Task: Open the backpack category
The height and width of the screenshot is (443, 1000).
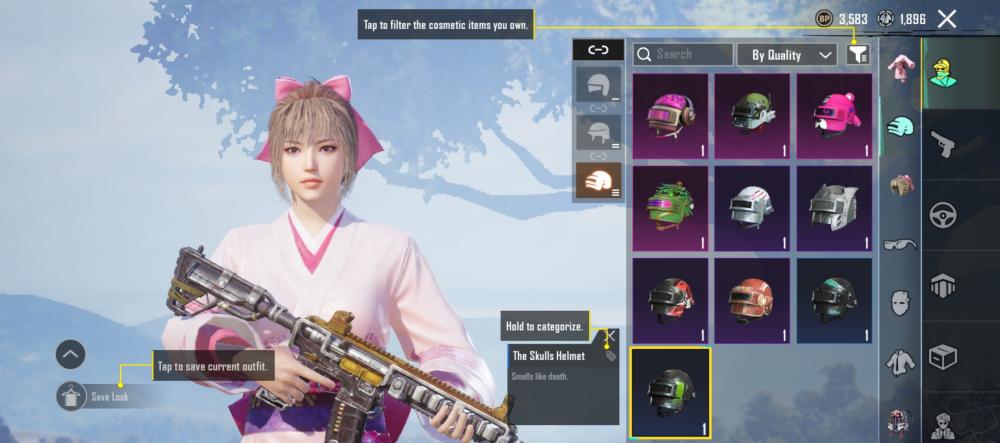Action: coord(901,185)
